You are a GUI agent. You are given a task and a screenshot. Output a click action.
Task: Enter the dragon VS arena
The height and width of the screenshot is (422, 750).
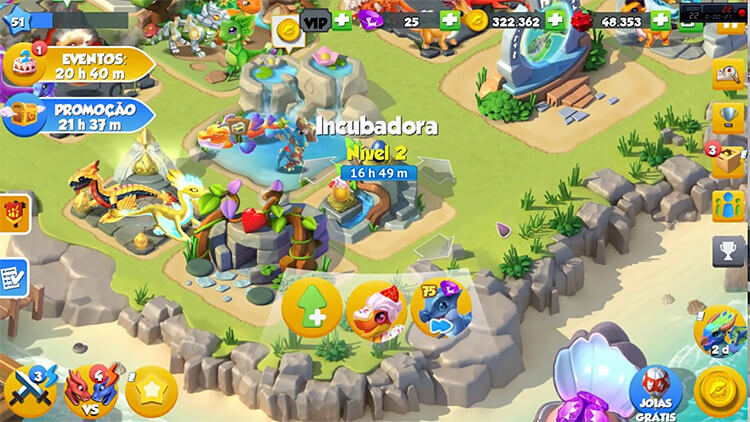pos(91,391)
